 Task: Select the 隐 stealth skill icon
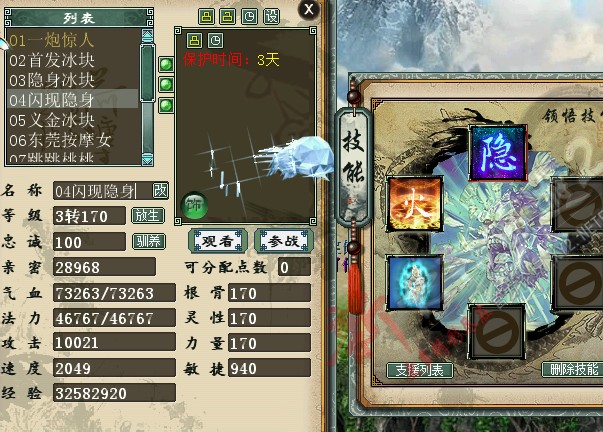click(499, 153)
